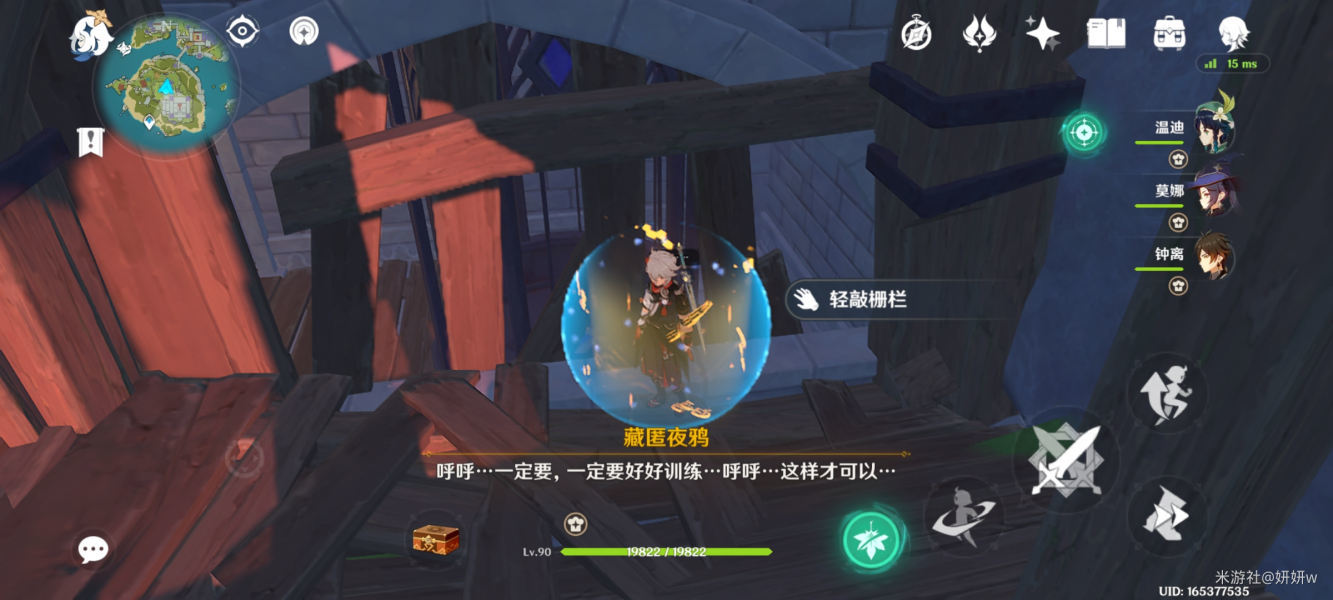Open the chat bubble
The width and height of the screenshot is (1333, 600).
(93, 548)
